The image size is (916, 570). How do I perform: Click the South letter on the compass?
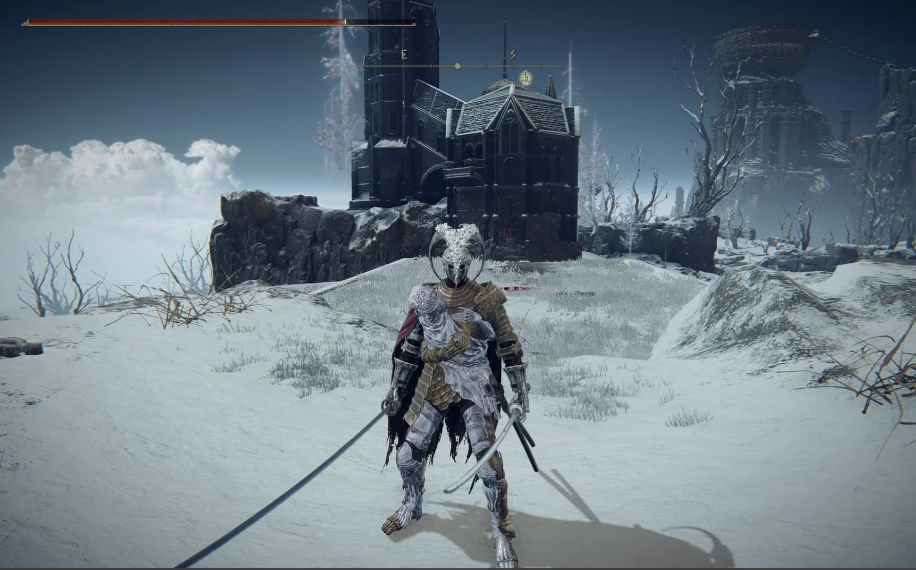pyautogui.click(x=513, y=54)
